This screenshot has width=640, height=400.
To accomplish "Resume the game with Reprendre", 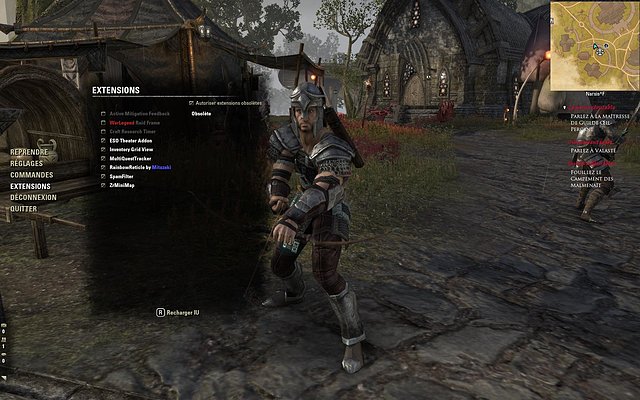I will click(29, 152).
